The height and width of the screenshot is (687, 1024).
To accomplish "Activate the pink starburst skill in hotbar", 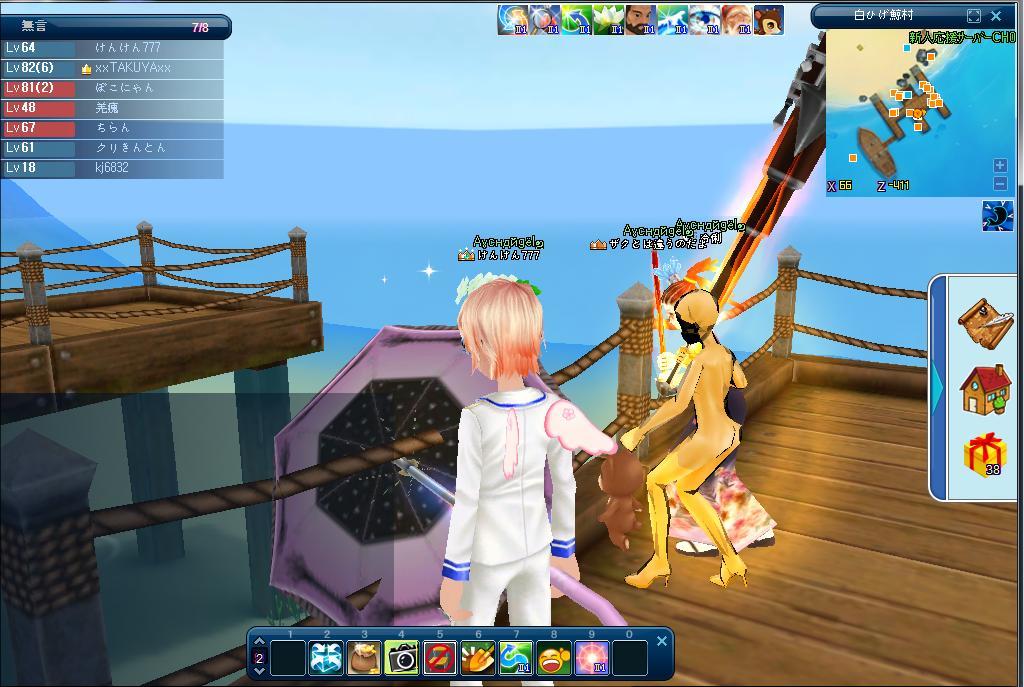I will point(592,657).
